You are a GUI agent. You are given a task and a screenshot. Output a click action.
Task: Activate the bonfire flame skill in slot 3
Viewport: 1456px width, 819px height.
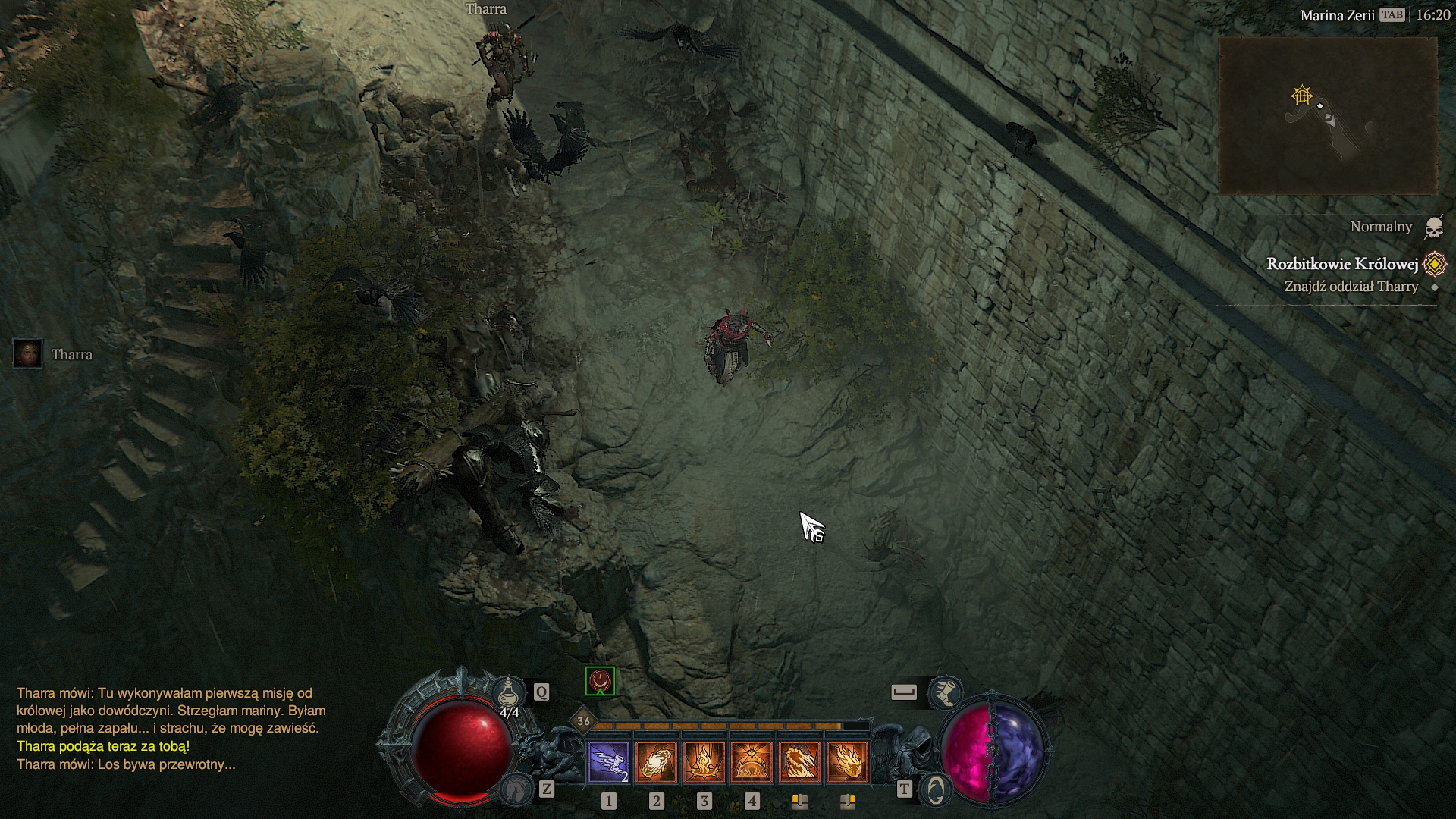704,761
